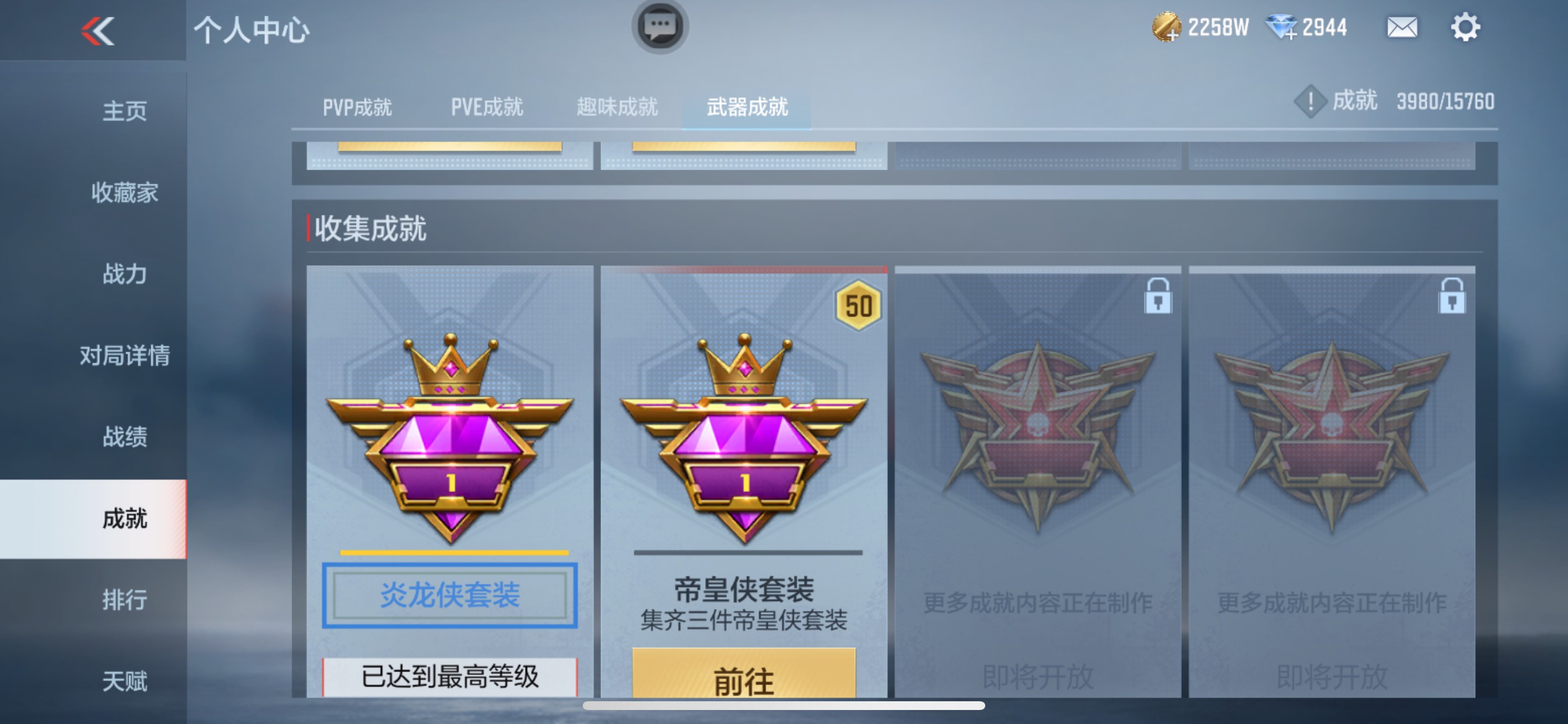Screen dimensions: 1568x724
Task: Click 前往 under 帝皇侠套装
Action: [x=743, y=681]
